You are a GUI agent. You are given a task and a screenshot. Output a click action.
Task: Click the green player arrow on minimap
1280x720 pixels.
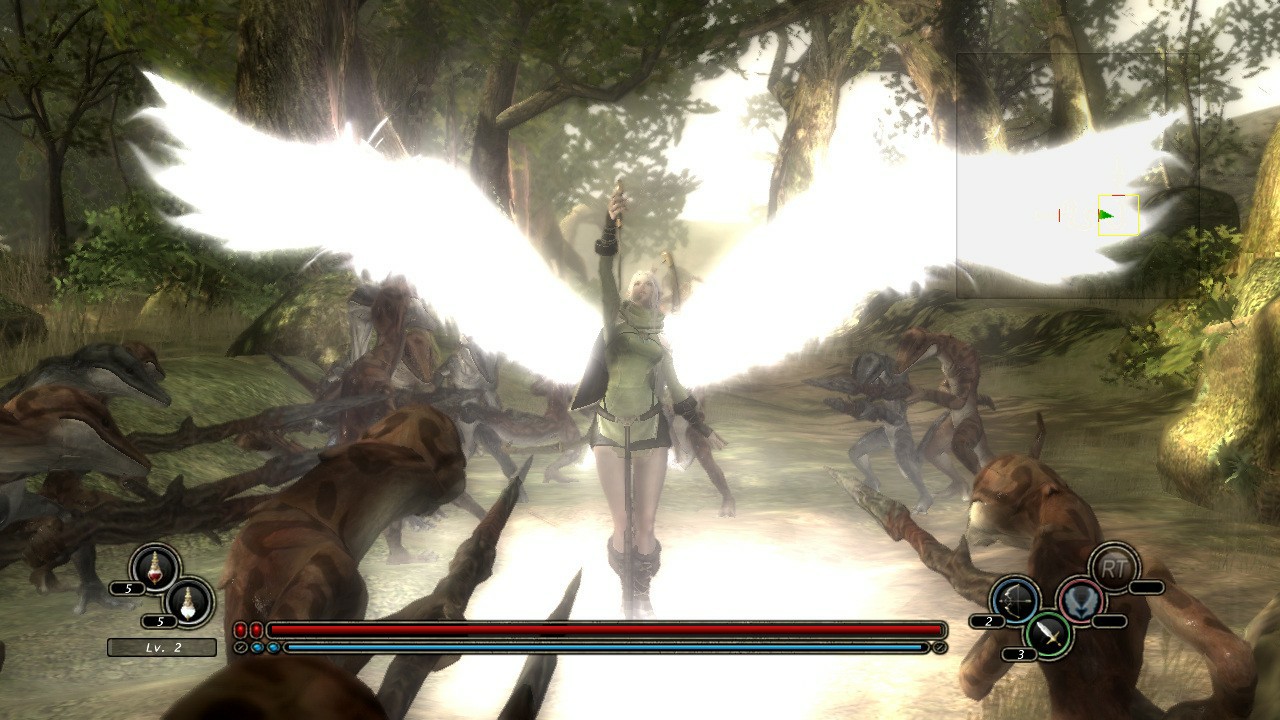(1105, 215)
